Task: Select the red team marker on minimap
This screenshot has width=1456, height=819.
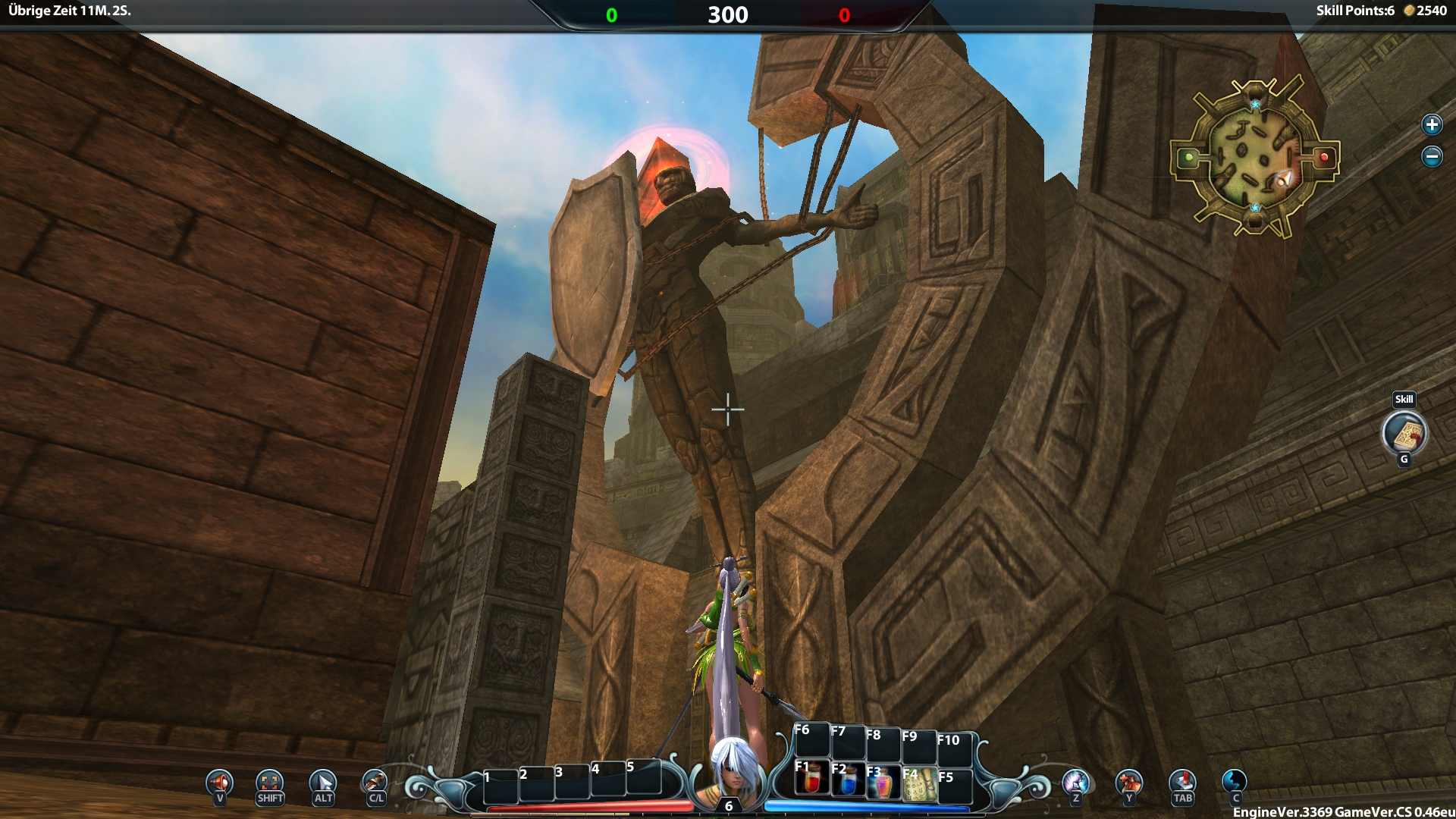Action: [x=1324, y=157]
